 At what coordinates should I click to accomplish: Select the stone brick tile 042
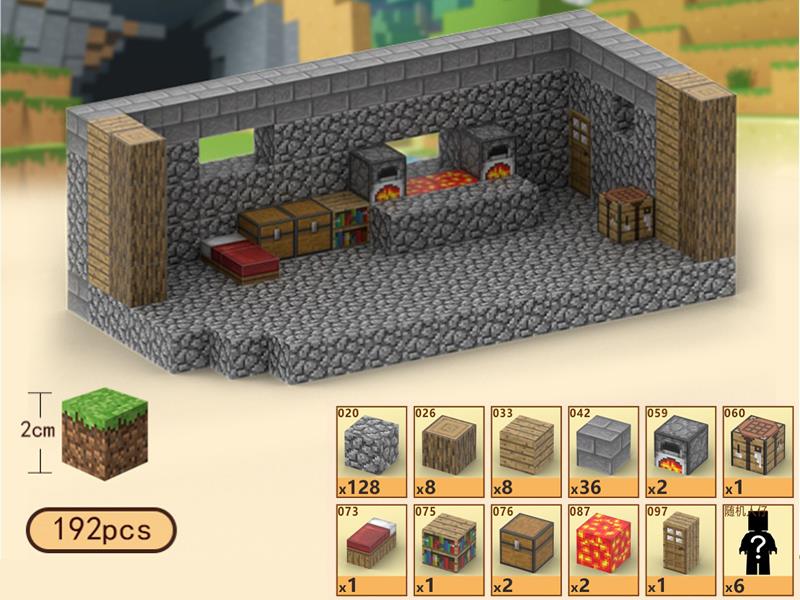tap(601, 452)
